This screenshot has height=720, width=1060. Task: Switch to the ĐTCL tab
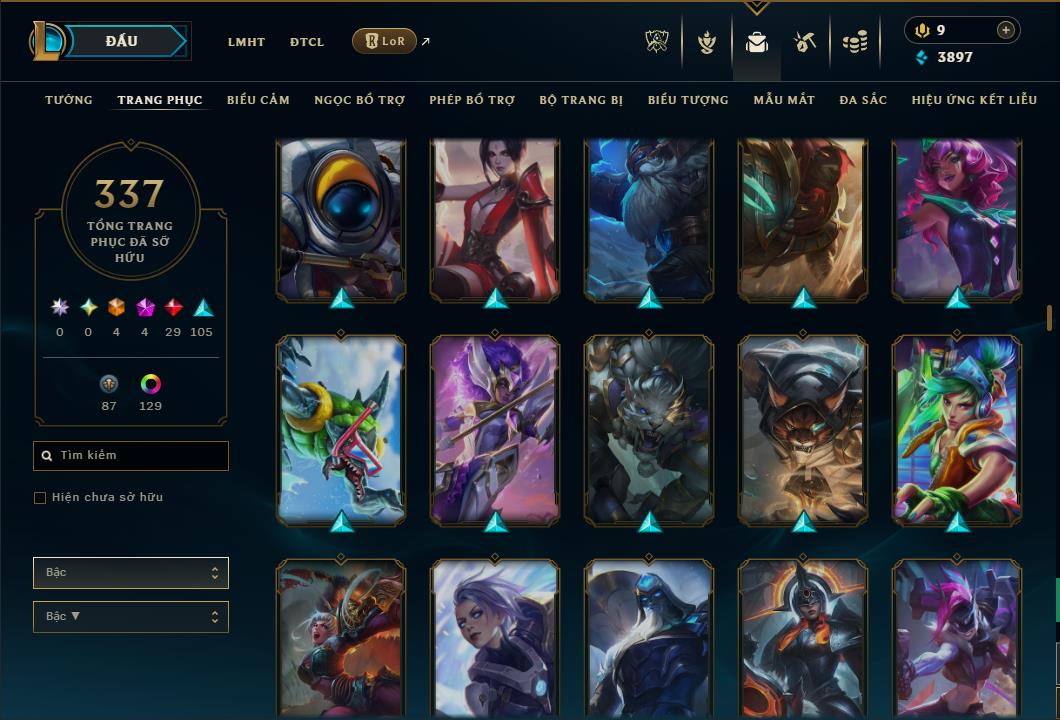tap(307, 42)
